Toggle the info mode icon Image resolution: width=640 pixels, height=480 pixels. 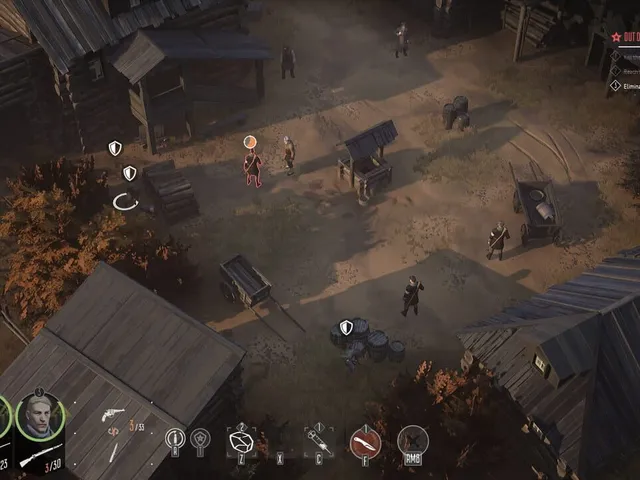pos(175,438)
